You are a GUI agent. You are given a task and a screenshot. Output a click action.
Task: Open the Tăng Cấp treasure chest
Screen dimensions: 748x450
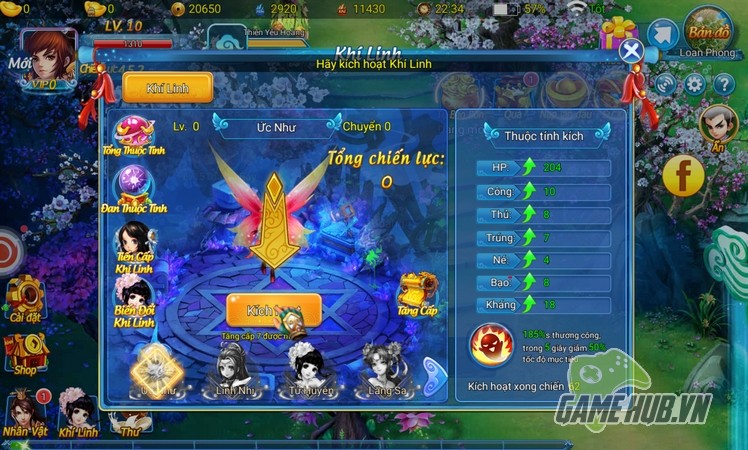pyautogui.click(x=417, y=292)
